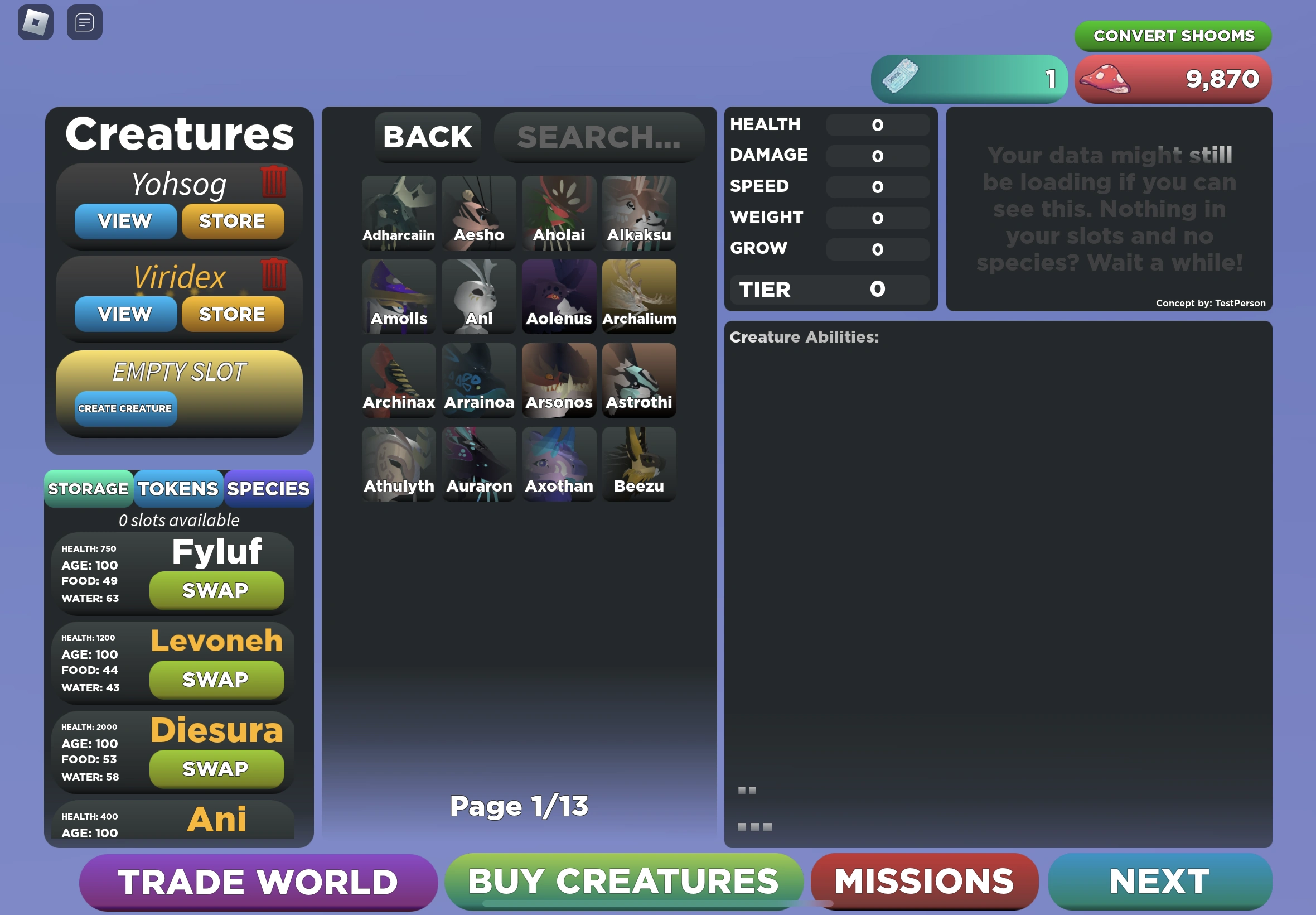
Task: Delete Yohsog using its trash icon
Action: 275,182
